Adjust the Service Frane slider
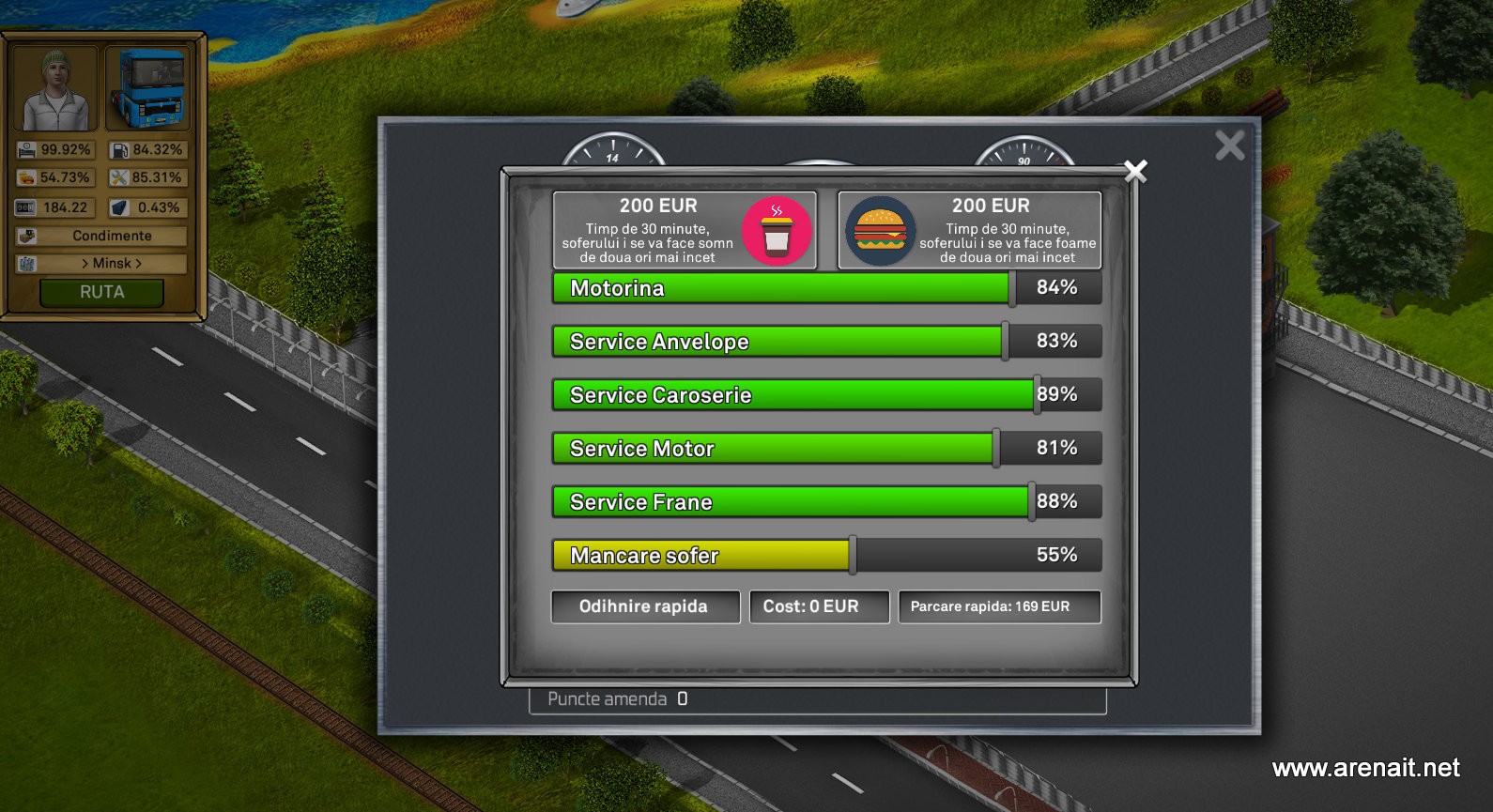The width and height of the screenshot is (1493, 812). coord(1031,502)
